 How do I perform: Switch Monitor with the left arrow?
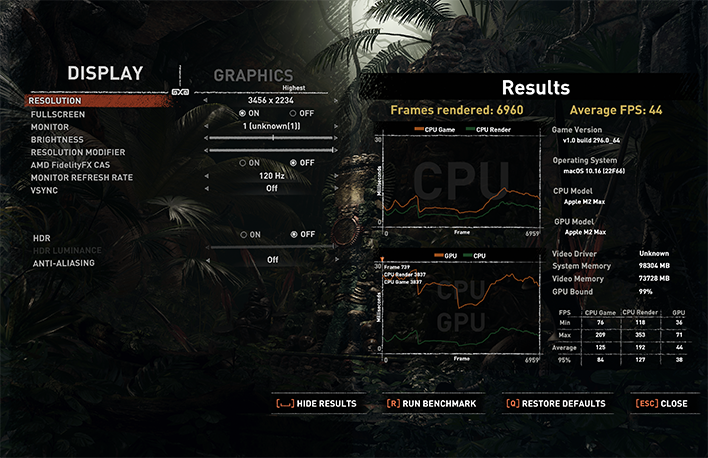click(206, 127)
